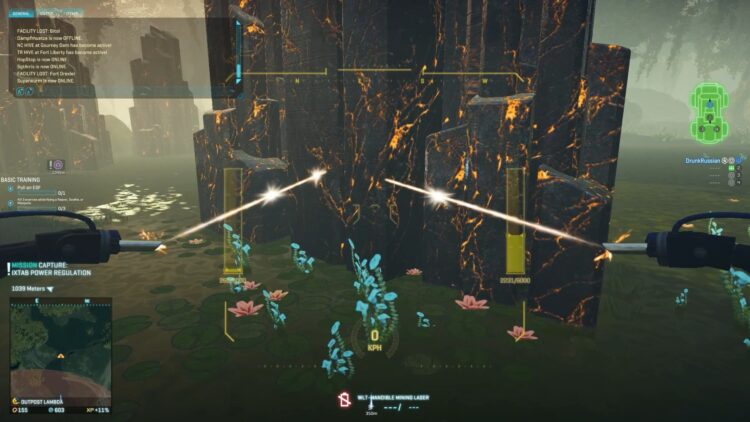
Task: Select the mining laser weapon icon
Action: (342, 400)
